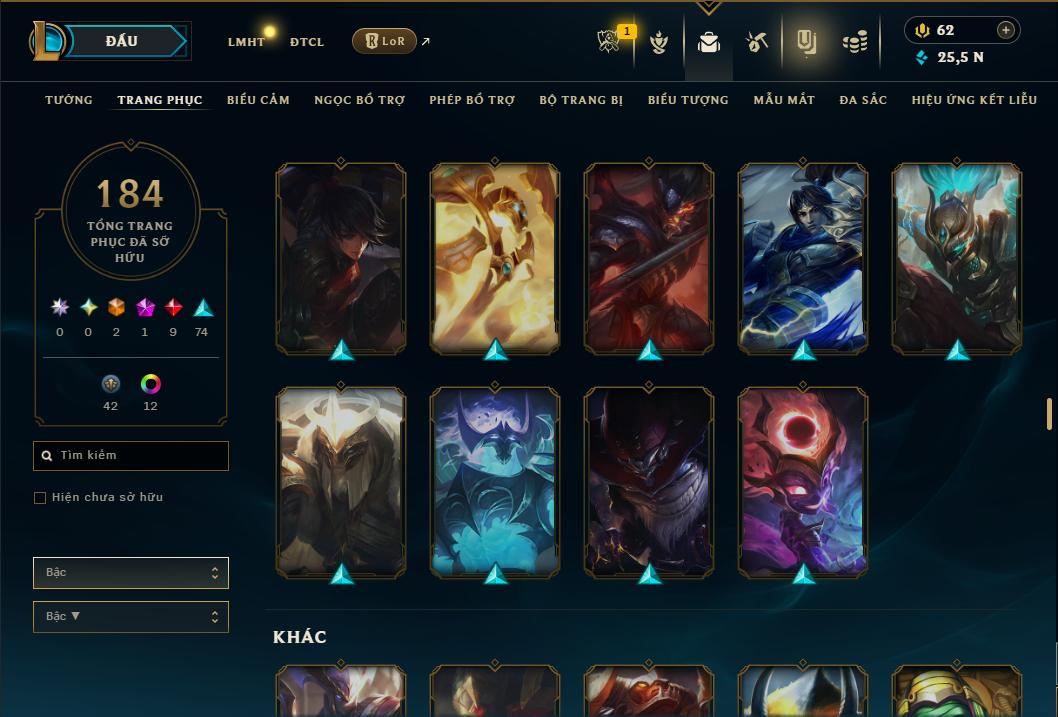
Task: Open the coin stack store icon
Action: tap(854, 42)
